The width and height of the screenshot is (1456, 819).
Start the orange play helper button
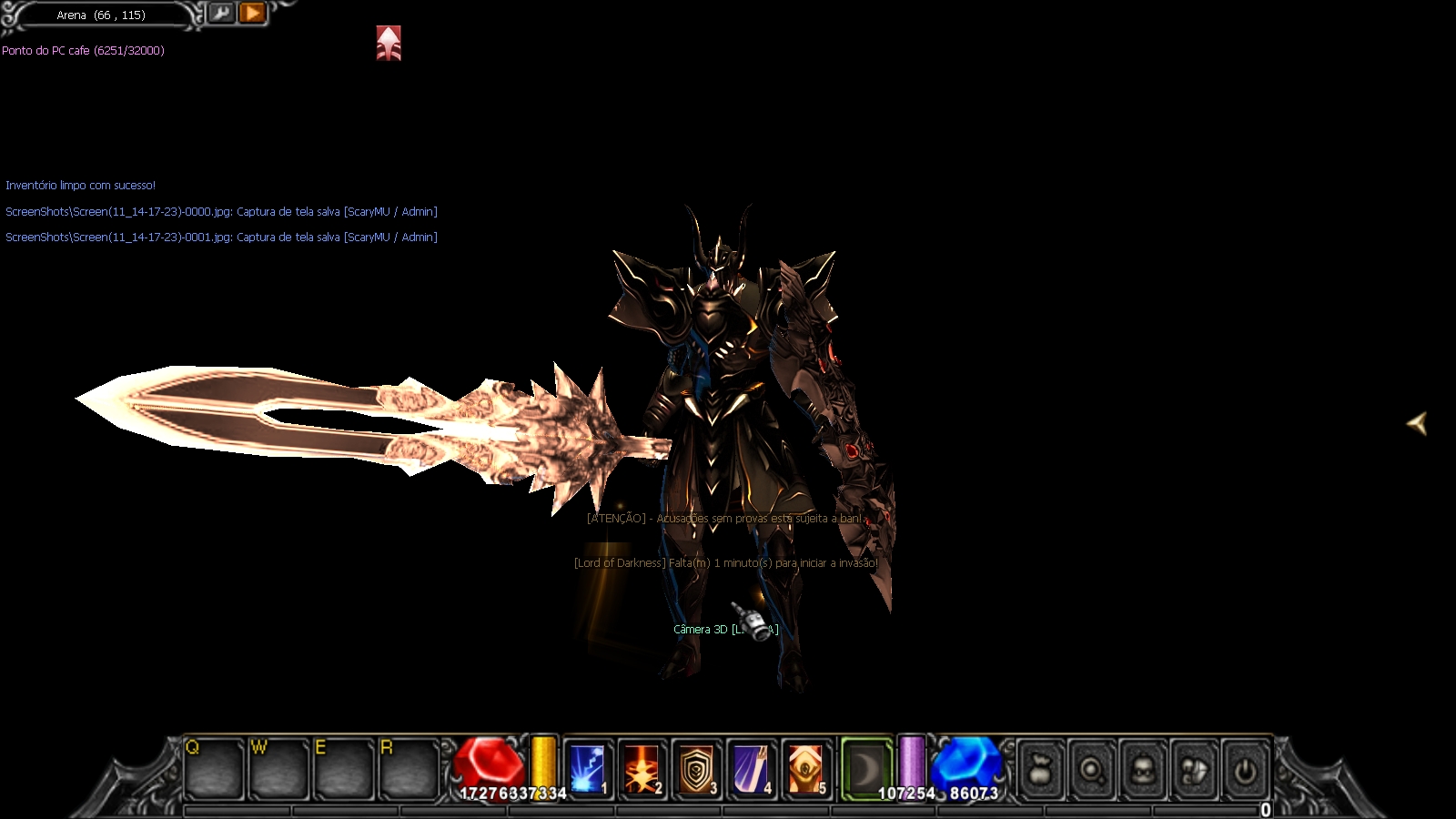click(x=252, y=13)
